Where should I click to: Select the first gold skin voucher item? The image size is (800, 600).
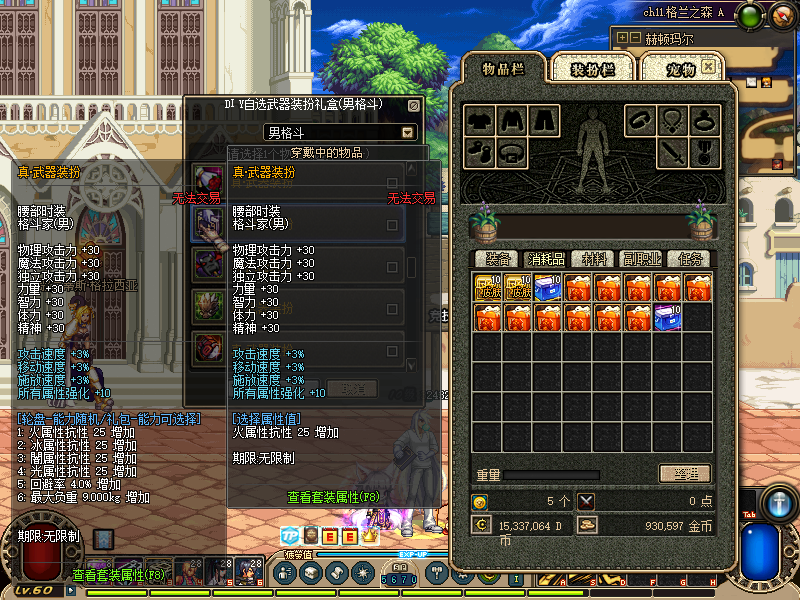coord(487,288)
